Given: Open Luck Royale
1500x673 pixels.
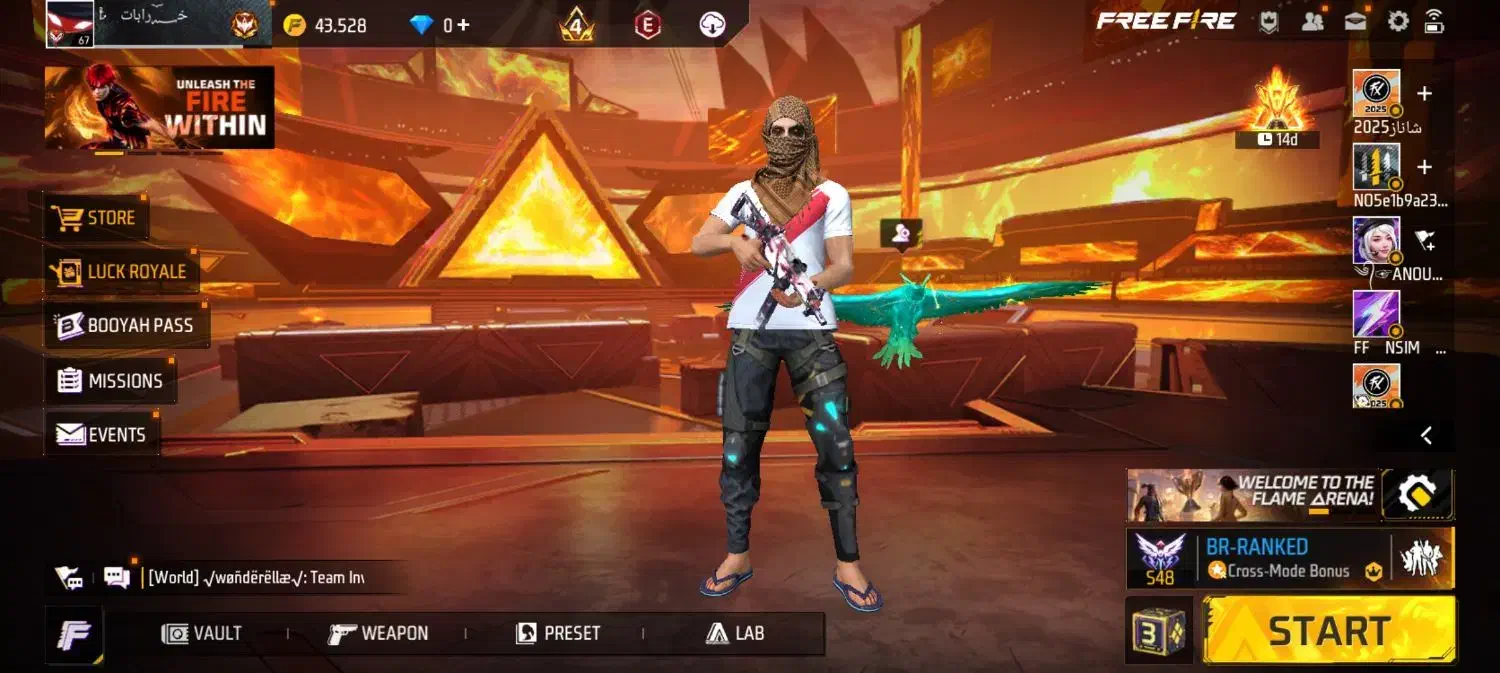Looking at the screenshot, I should click(x=121, y=272).
